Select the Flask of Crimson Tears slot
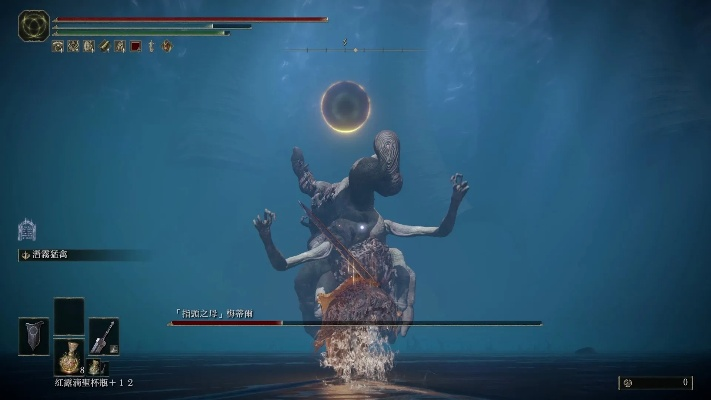The width and height of the screenshot is (711, 400). (69, 356)
